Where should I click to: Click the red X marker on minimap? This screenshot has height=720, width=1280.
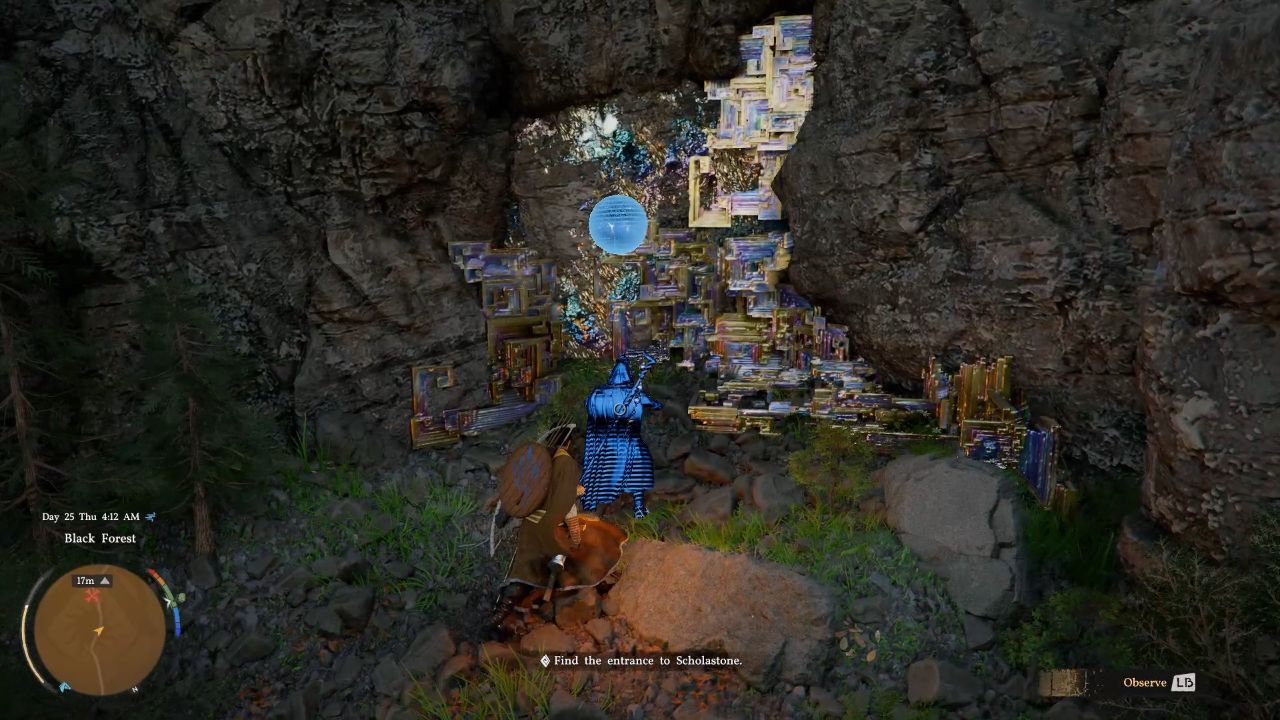coord(92,596)
